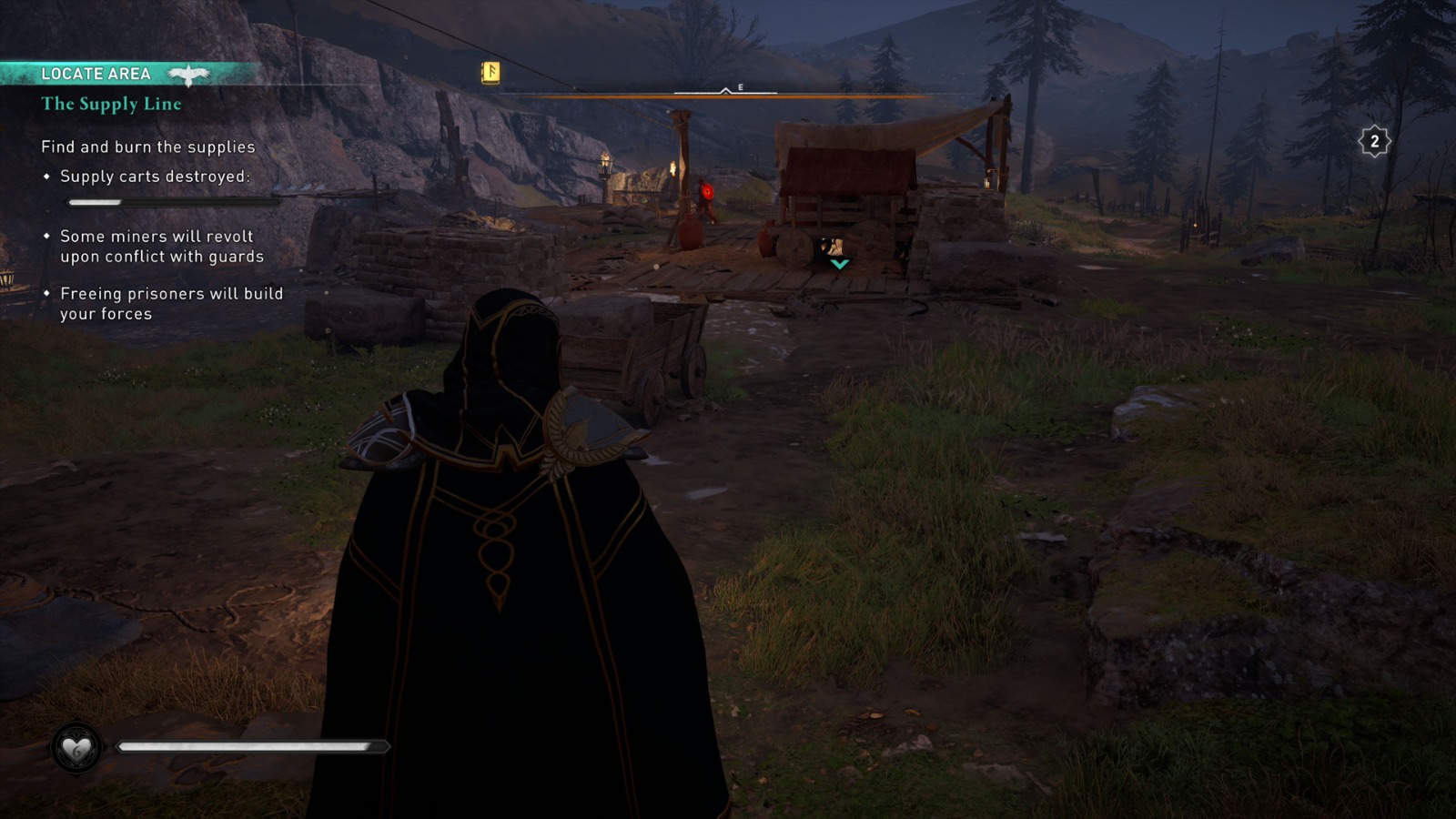The height and width of the screenshot is (819, 1456).
Task: Click the yellow rune mystery icon on compass
Action: click(x=490, y=71)
